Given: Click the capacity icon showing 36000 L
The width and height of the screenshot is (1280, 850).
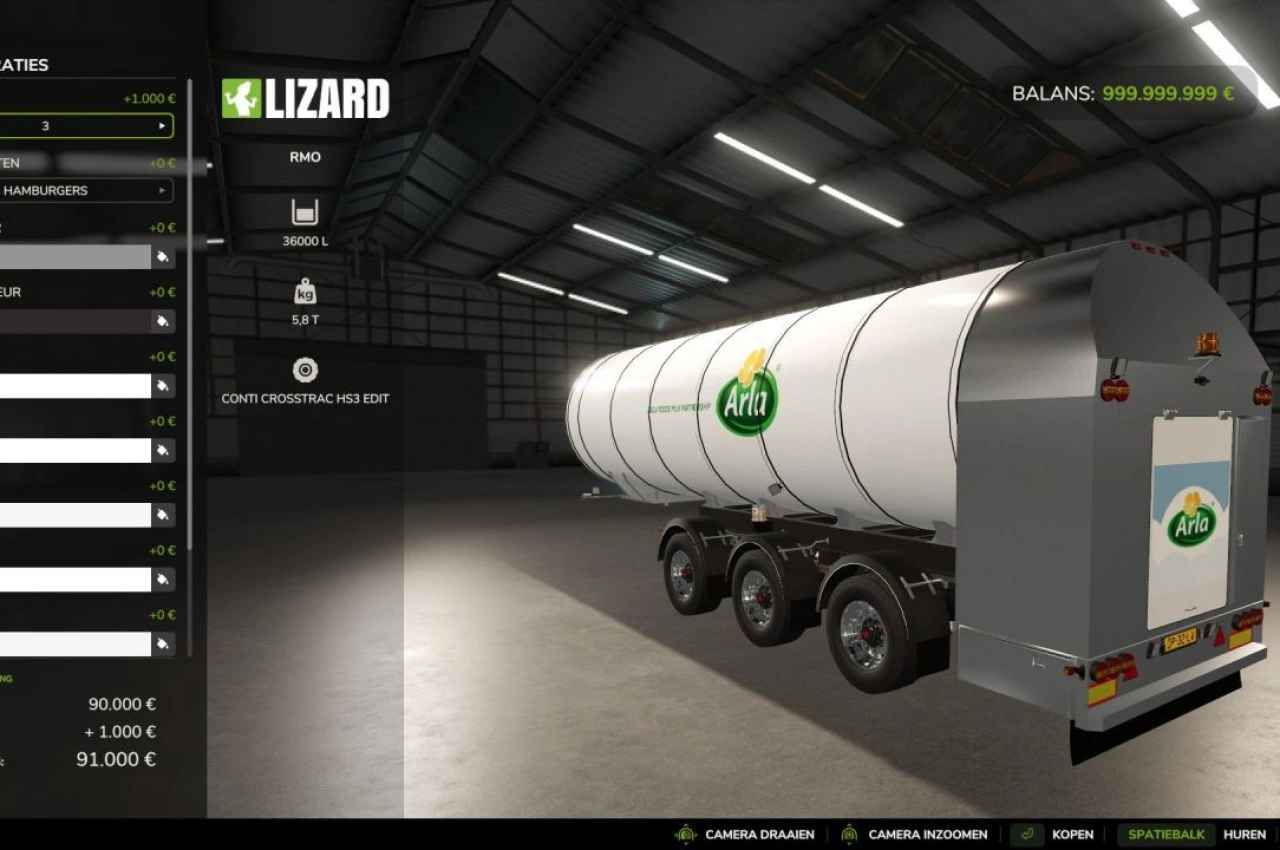Looking at the screenshot, I should tap(304, 213).
